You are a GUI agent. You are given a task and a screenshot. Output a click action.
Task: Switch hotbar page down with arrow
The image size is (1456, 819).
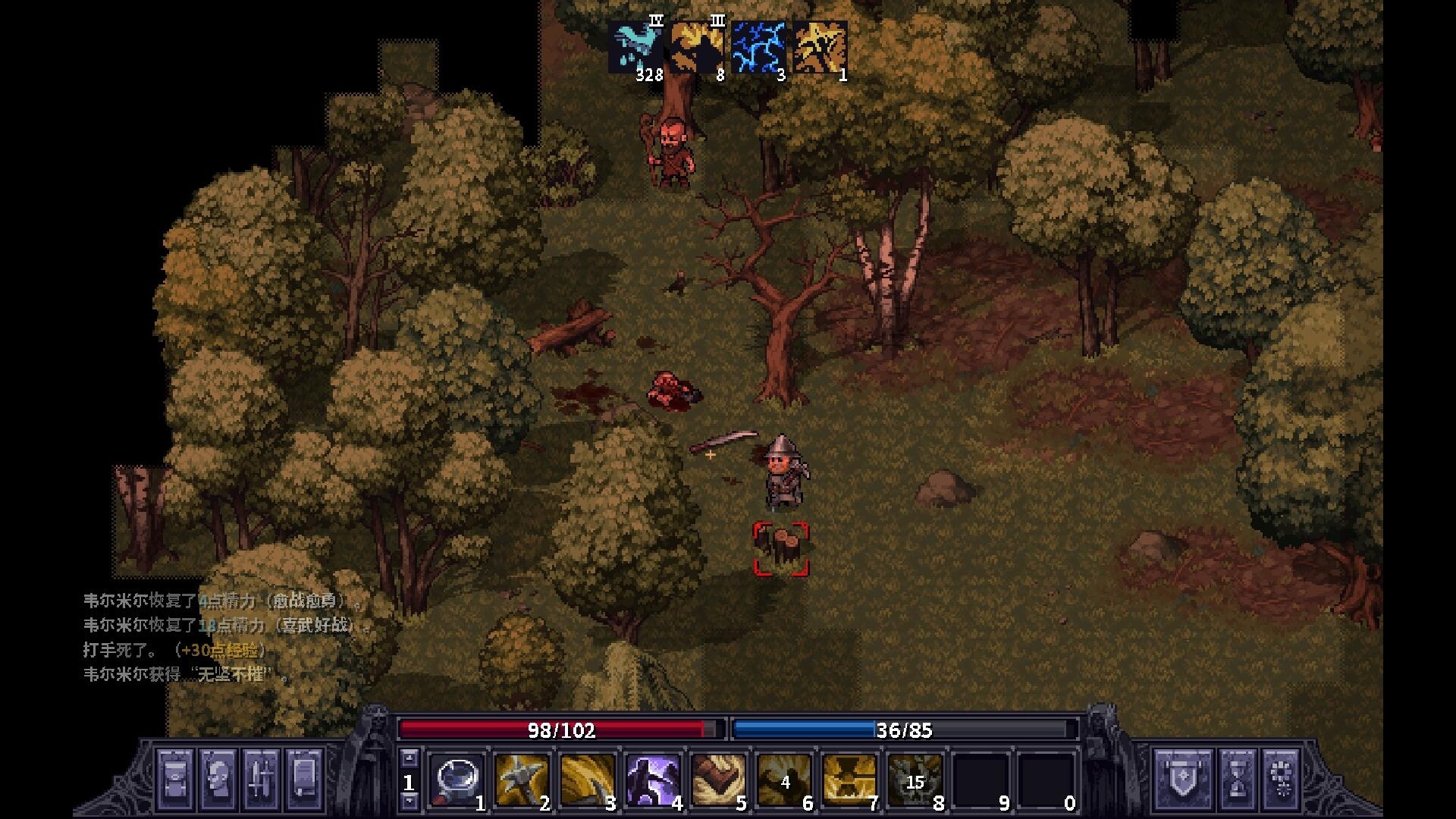click(409, 801)
